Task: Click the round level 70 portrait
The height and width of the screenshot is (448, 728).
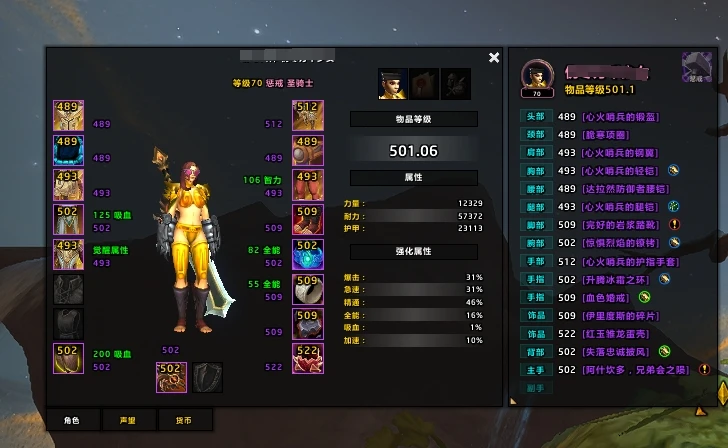Action: tap(536, 77)
